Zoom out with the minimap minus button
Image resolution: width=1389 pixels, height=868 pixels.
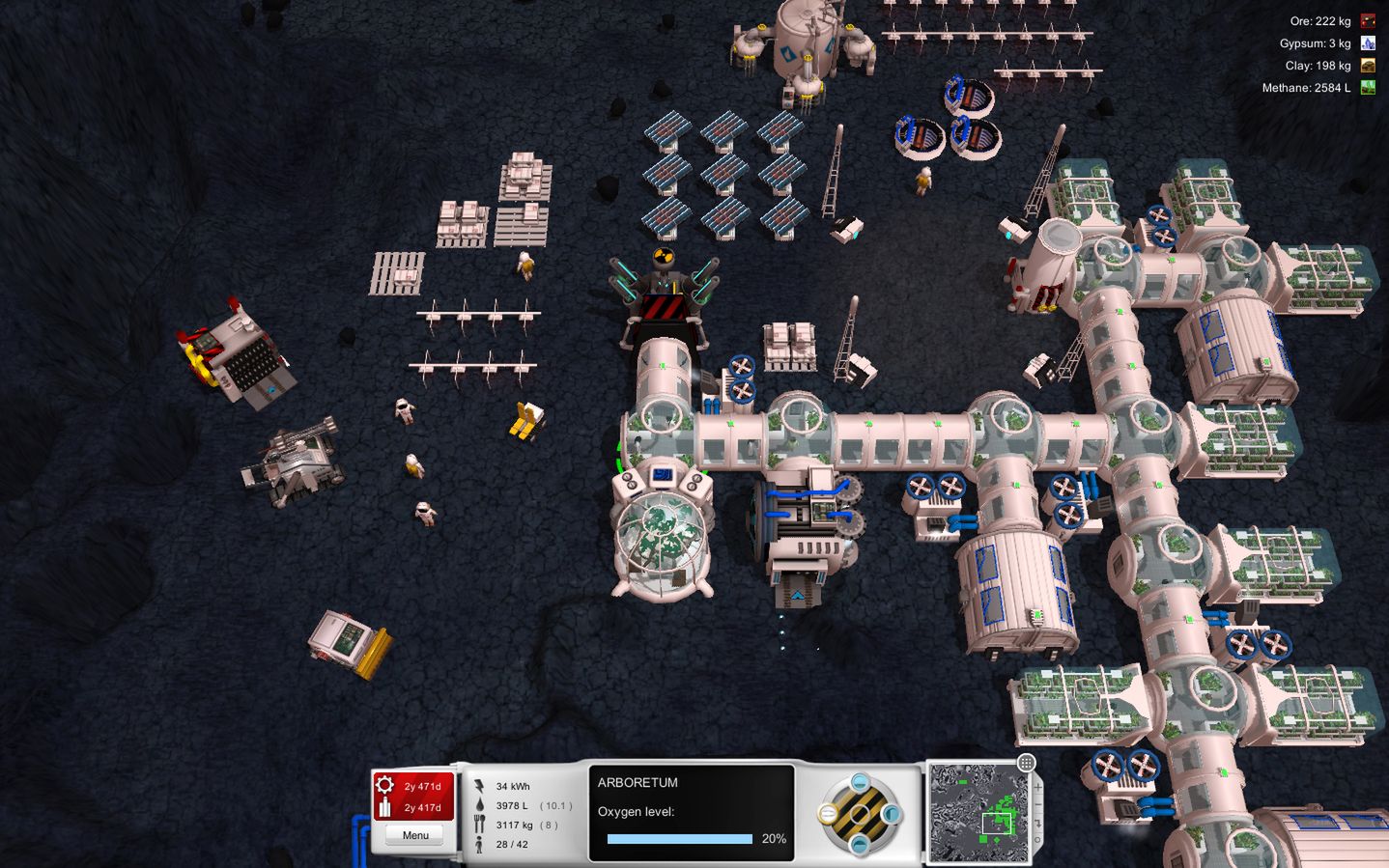(1038, 804)
